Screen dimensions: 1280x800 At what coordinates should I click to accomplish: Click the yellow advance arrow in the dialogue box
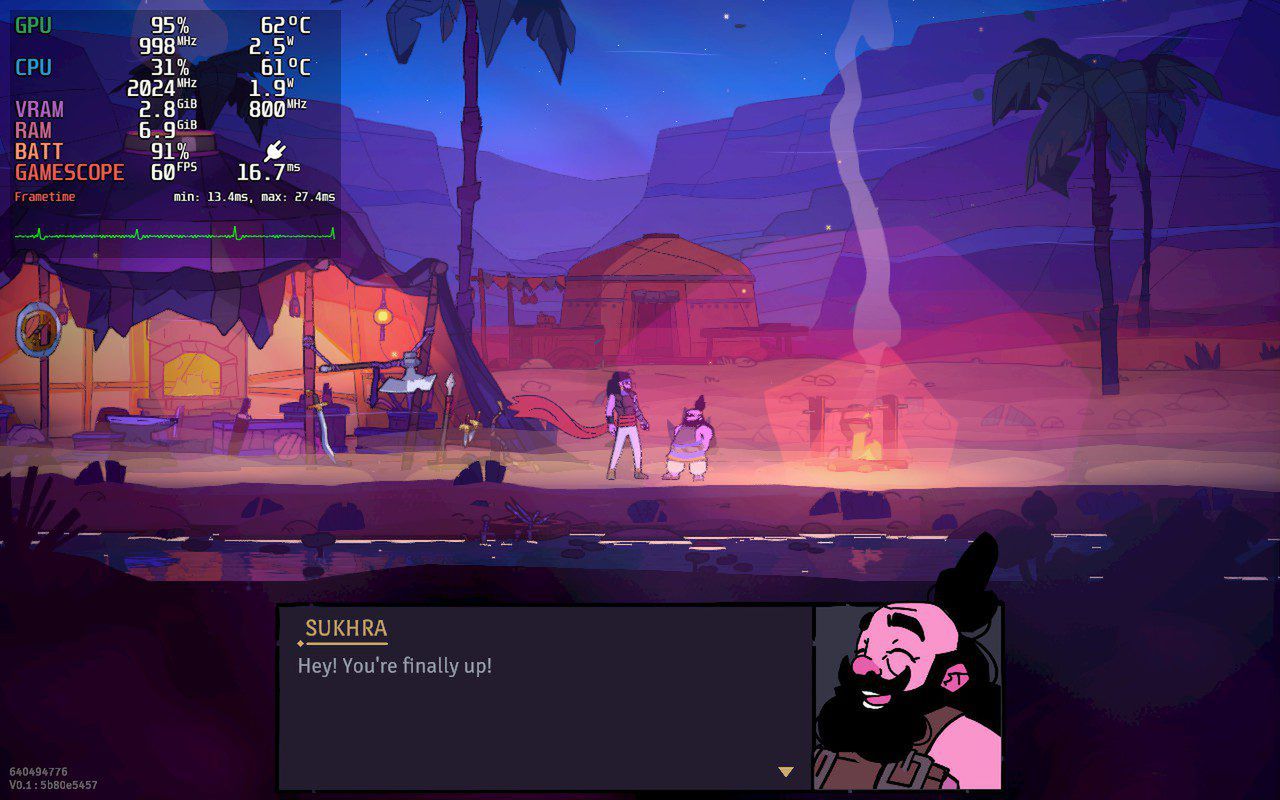tap(783, 771)
